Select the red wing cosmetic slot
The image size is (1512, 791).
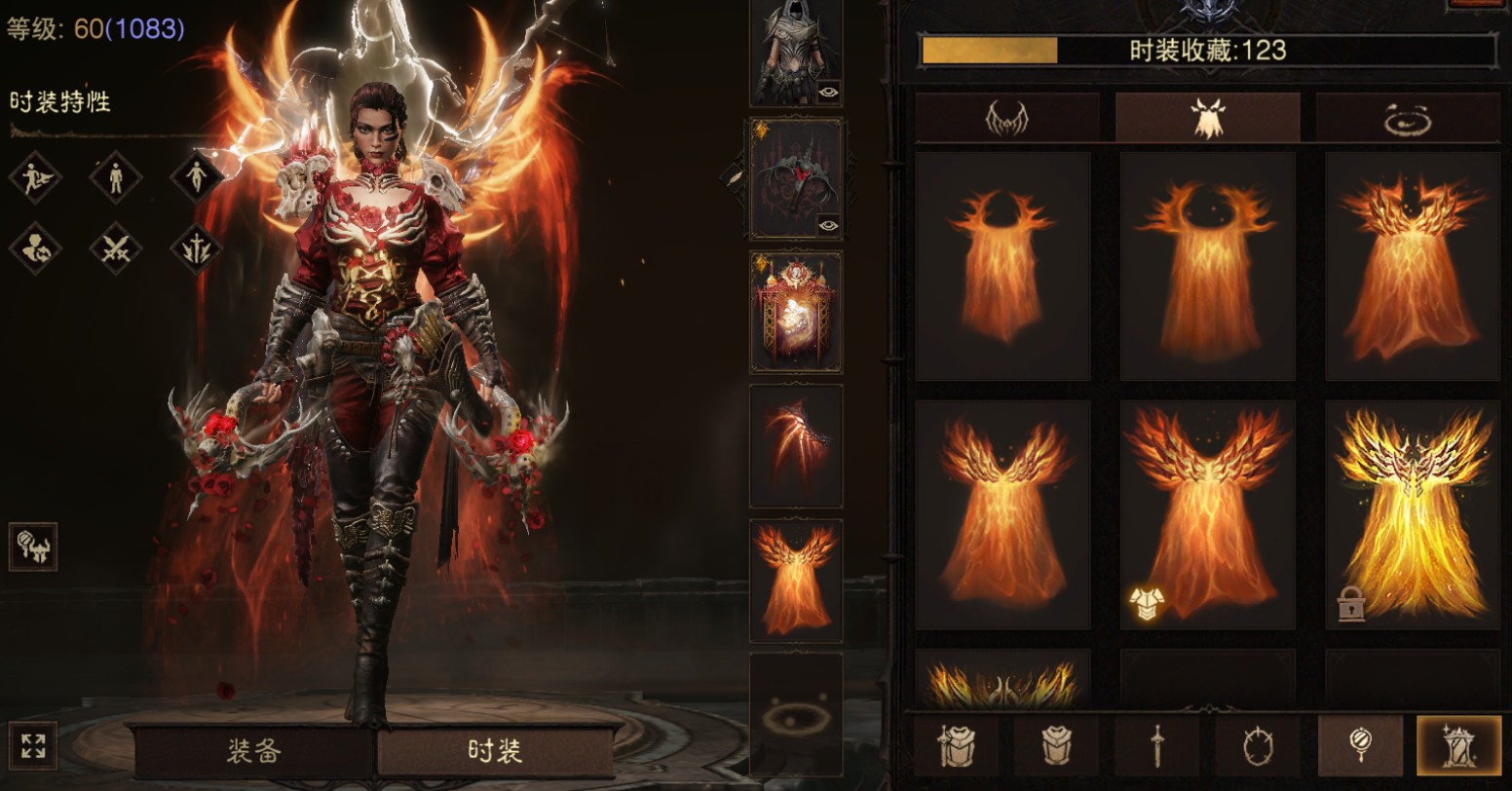tap(795, 444)
